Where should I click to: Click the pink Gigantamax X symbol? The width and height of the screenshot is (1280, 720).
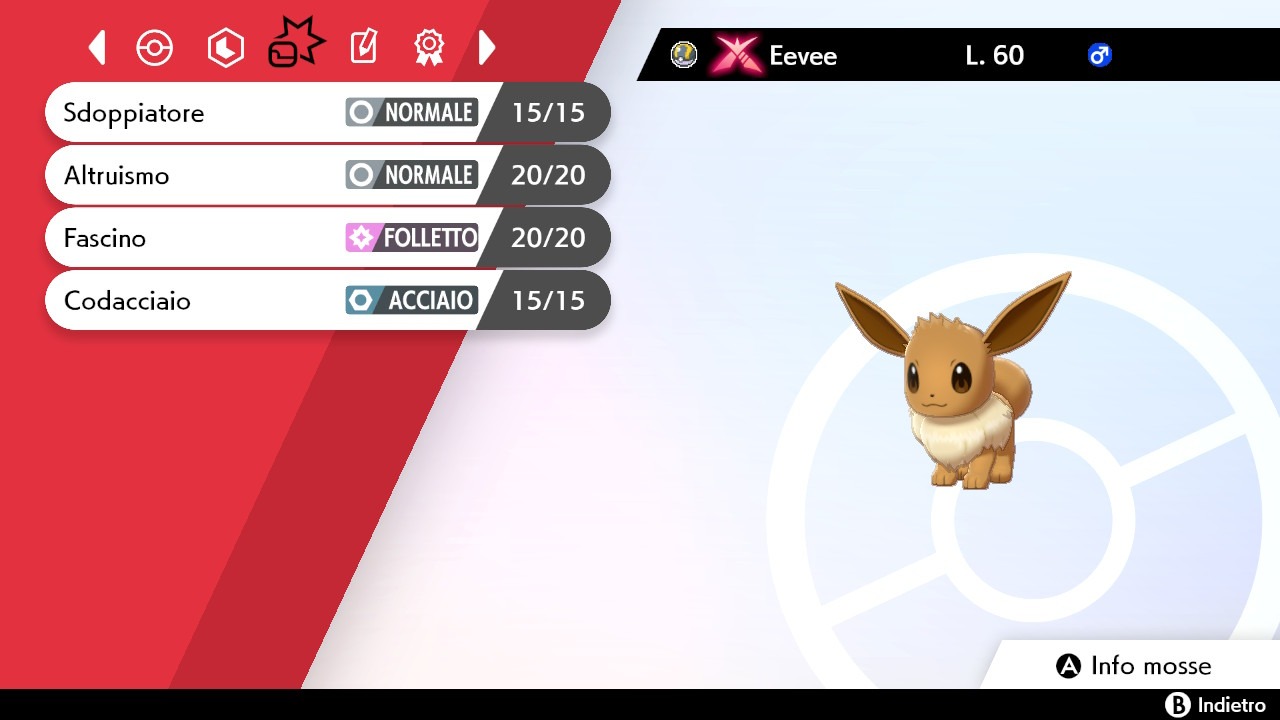(x=737, y=54)
